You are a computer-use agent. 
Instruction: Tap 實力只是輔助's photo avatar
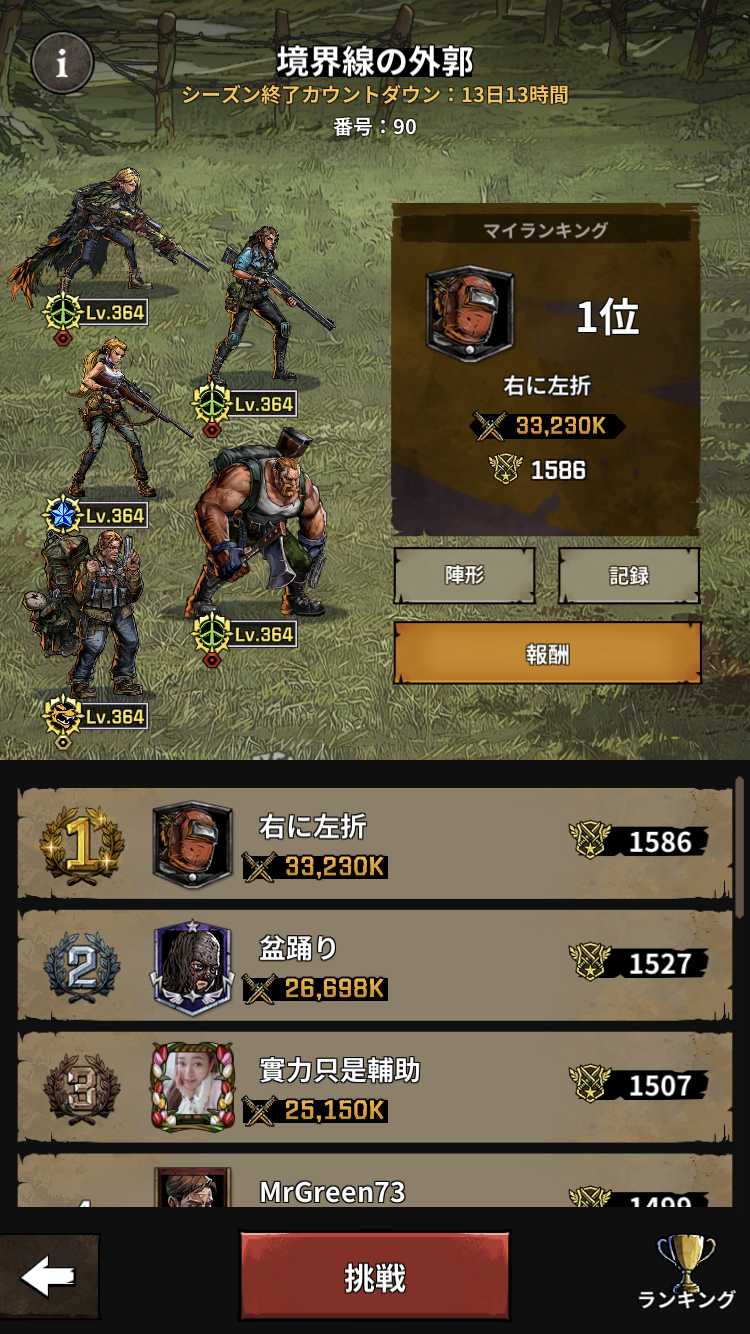click(x=192, y=1087)
